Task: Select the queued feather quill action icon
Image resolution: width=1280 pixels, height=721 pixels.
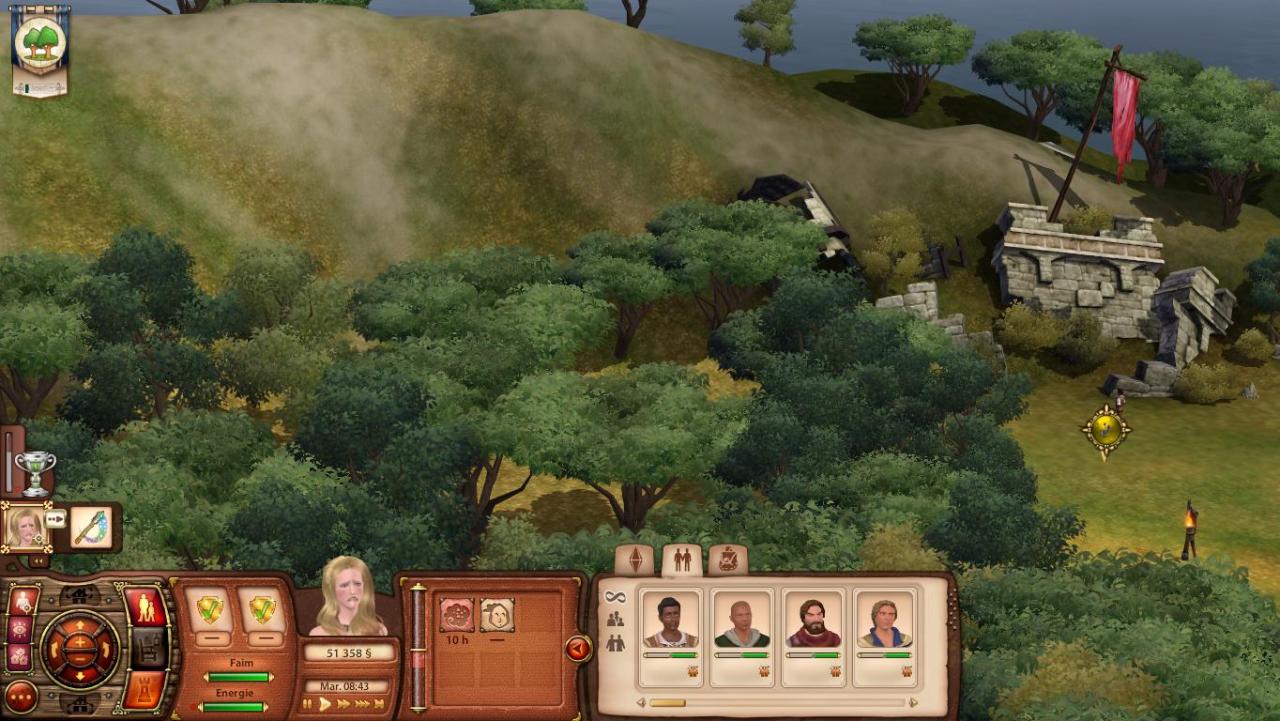Action: coord(90,527)
